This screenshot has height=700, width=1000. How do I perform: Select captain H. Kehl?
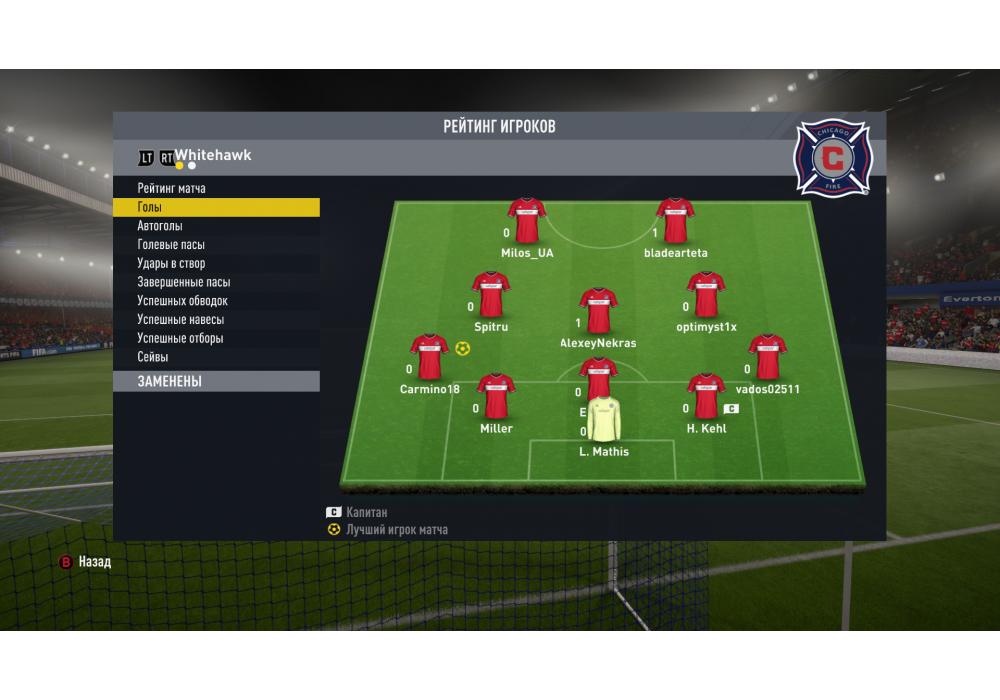coord(706,396)
